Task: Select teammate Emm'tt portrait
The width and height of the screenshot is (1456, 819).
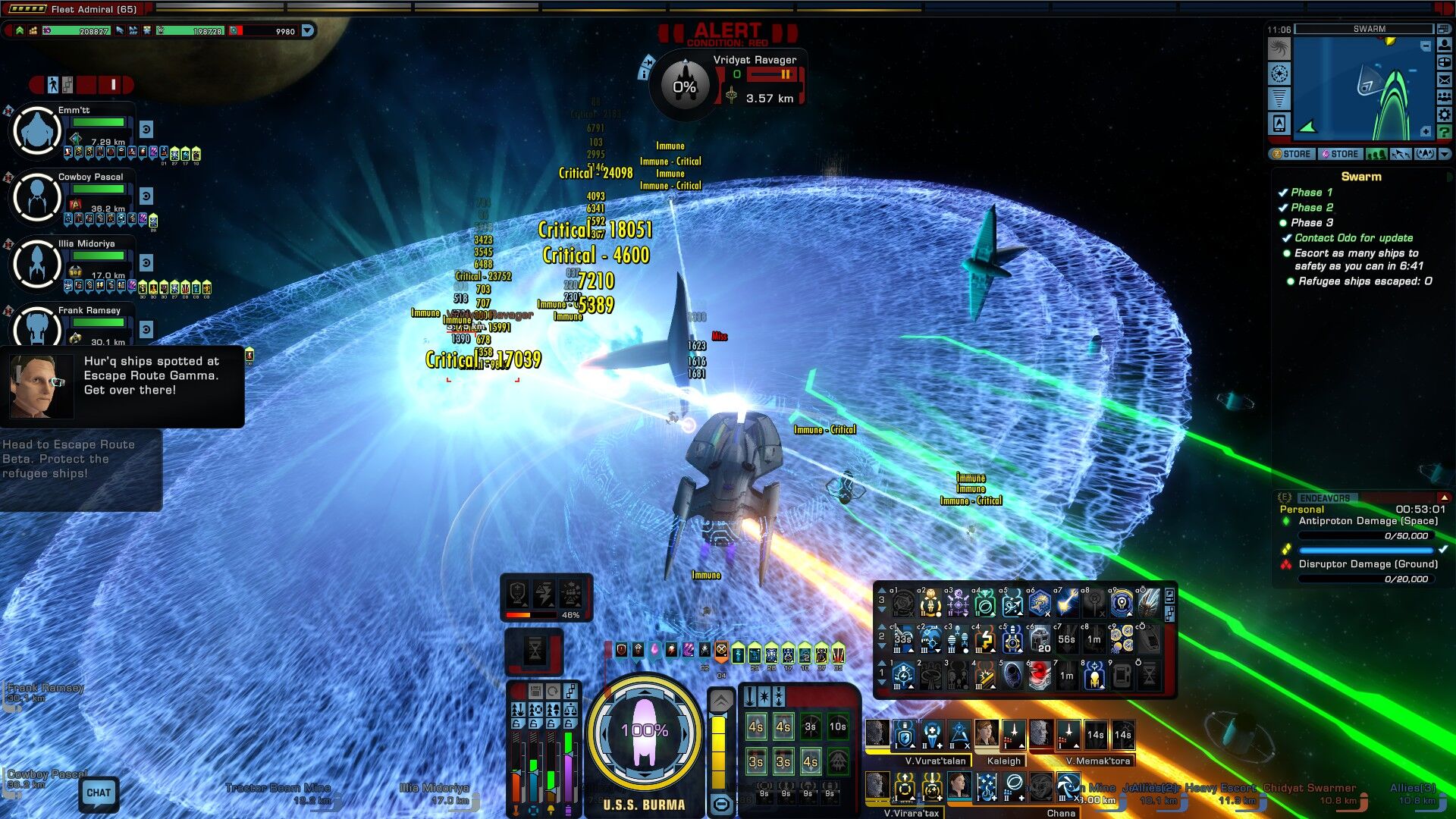Action: [36, 130]
